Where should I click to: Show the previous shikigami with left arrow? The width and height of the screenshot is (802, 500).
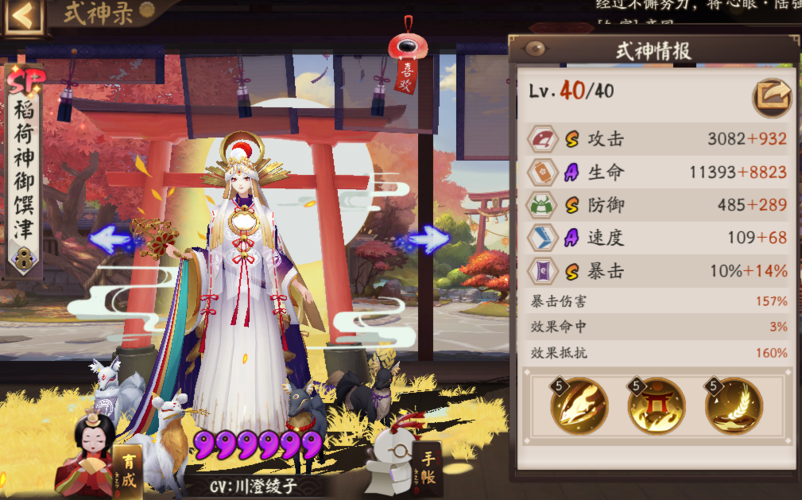tap(113, 239)
